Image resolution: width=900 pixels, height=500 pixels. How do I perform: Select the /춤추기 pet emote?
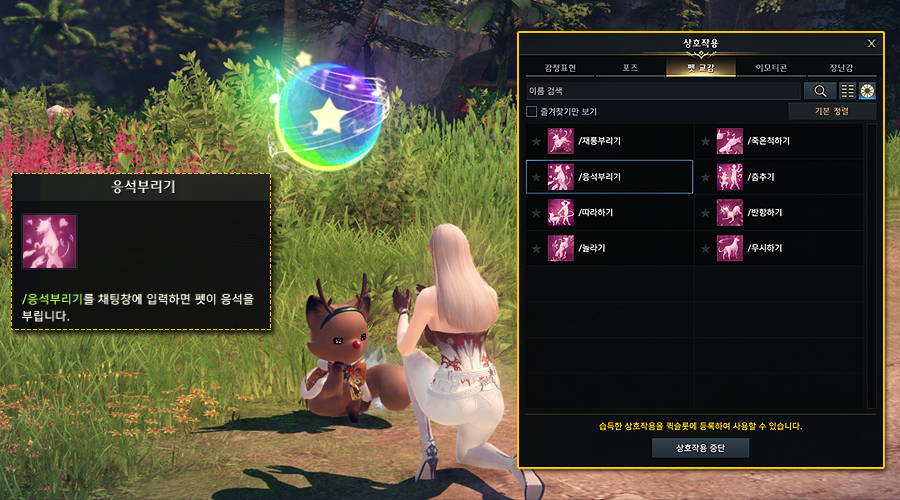[x=778, y=177]
